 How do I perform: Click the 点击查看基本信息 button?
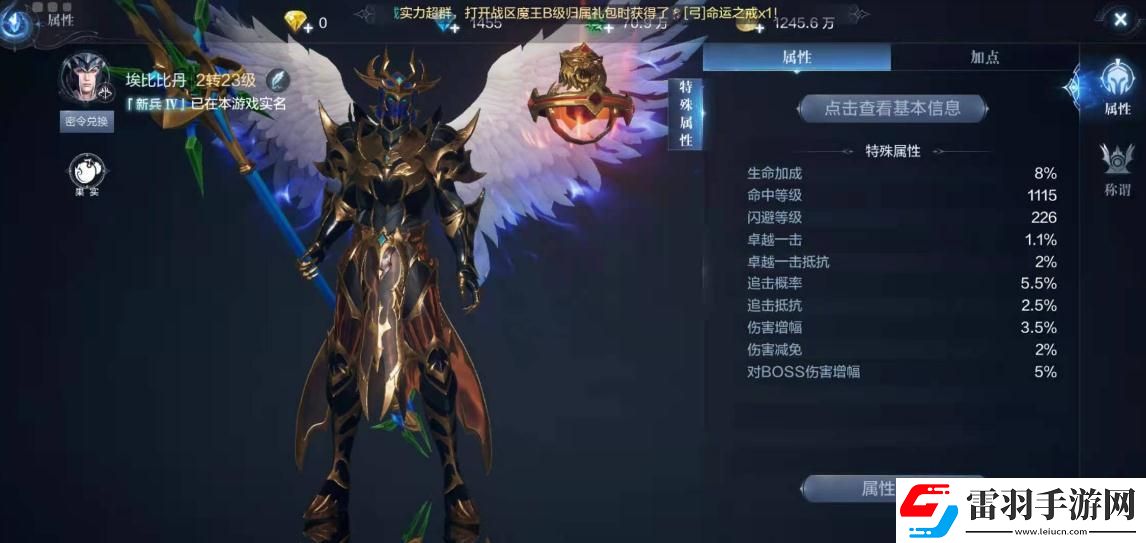coord(892,108)
